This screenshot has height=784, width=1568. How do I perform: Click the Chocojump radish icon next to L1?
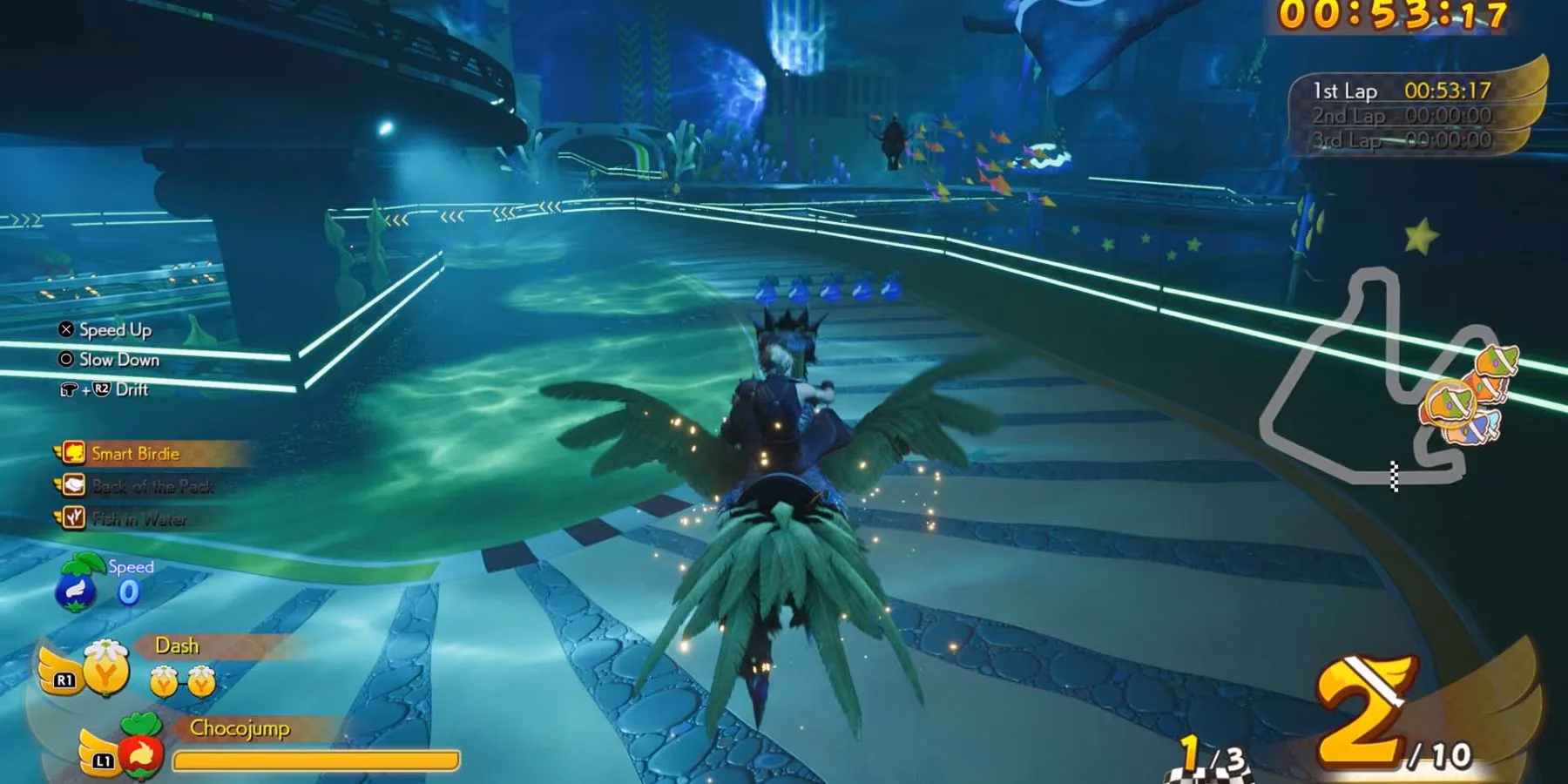point(140,751)
